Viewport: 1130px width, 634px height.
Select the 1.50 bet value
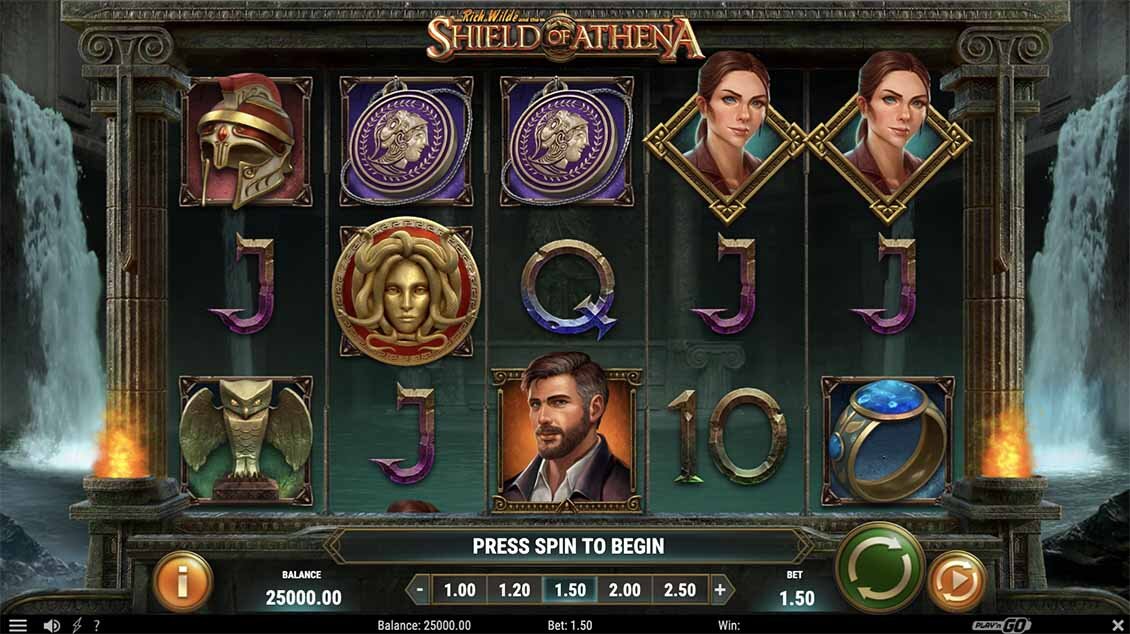point(569,590)
